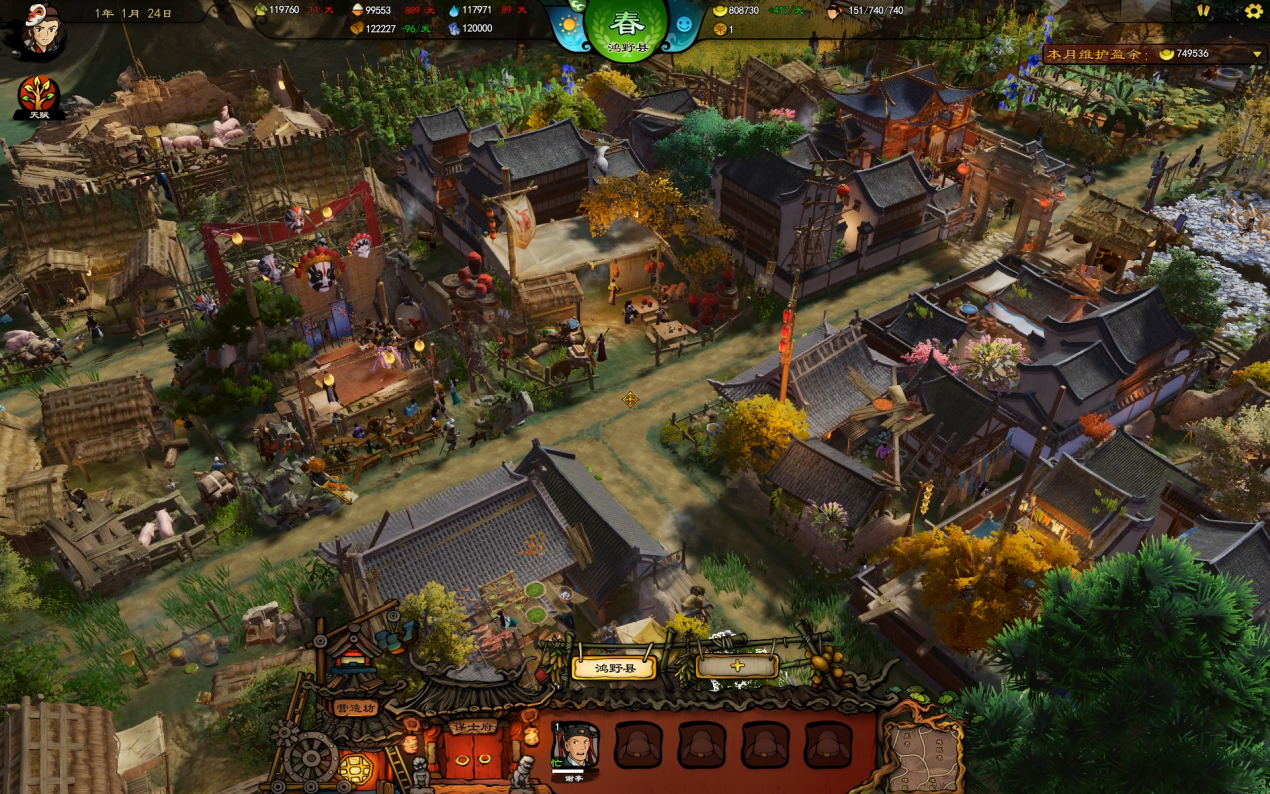Open the player character portrait

(x=41, y=31)
